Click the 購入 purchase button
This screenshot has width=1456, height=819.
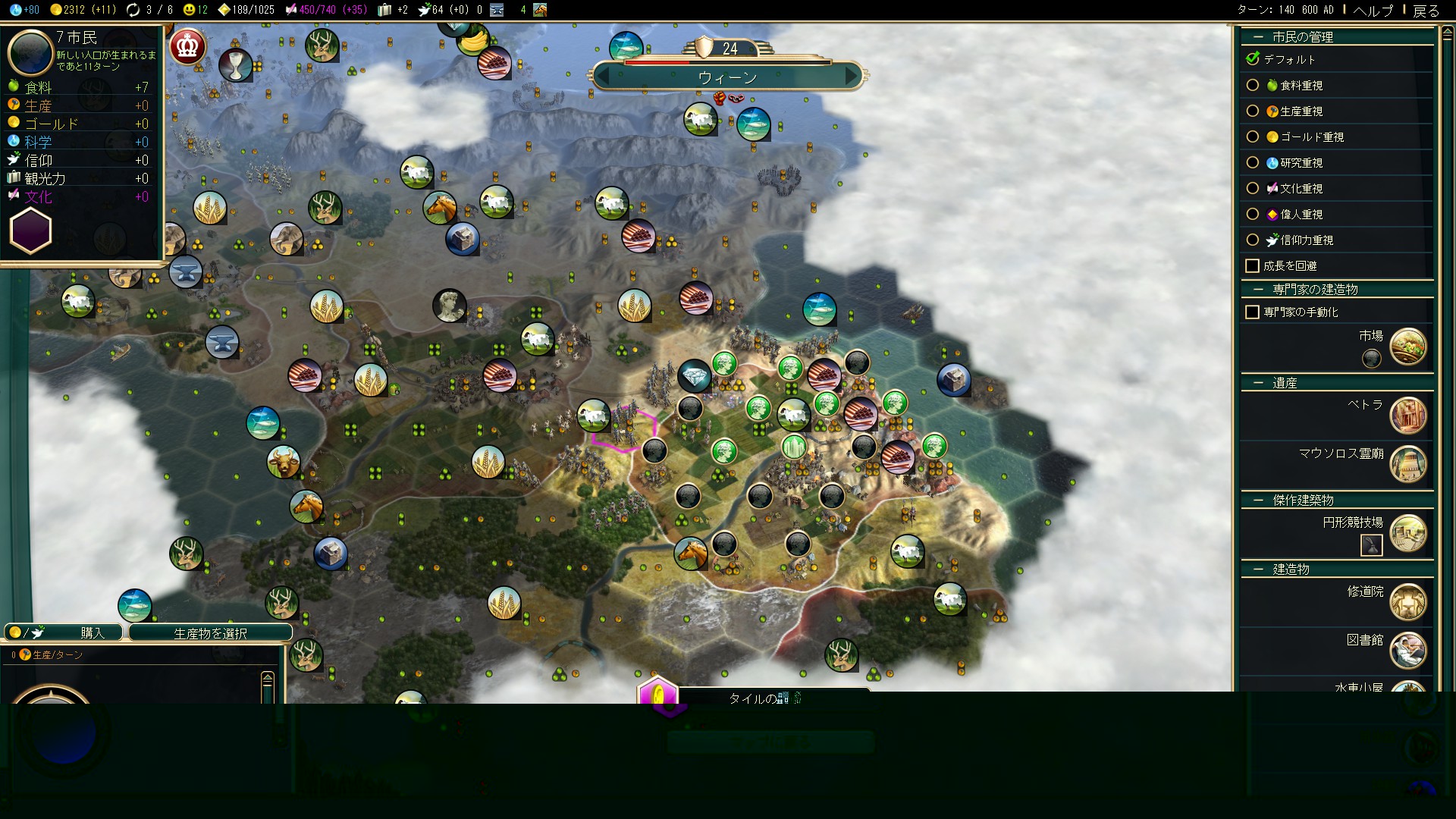(x=64, y=632)
